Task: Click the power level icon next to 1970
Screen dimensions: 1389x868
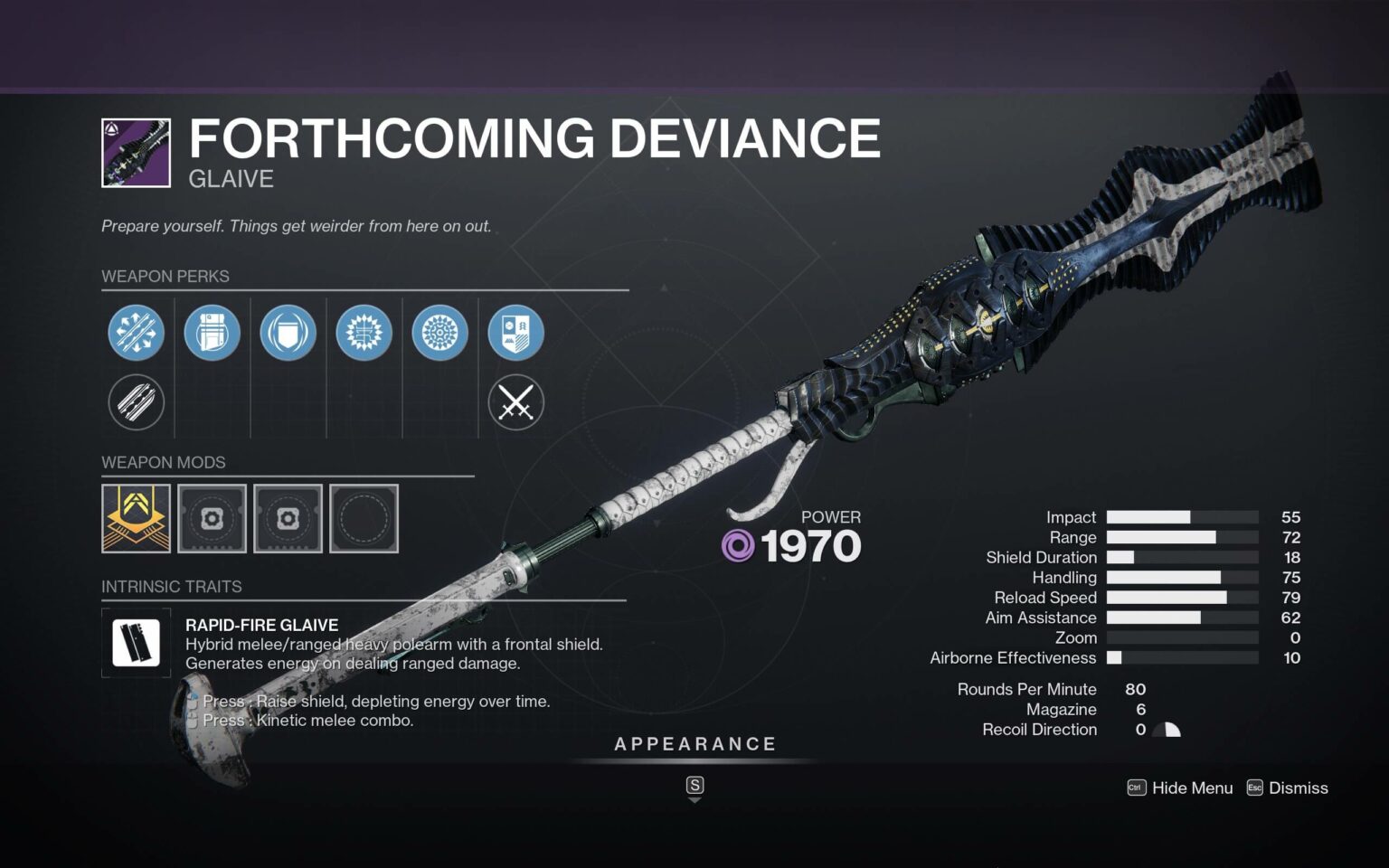Action: click(x=738, y=544)
